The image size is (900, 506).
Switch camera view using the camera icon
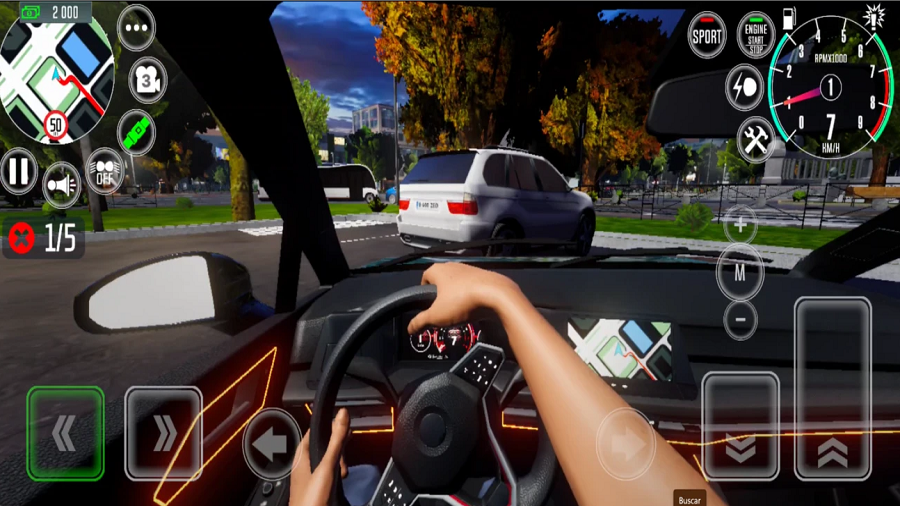click(x=146, y=80)
